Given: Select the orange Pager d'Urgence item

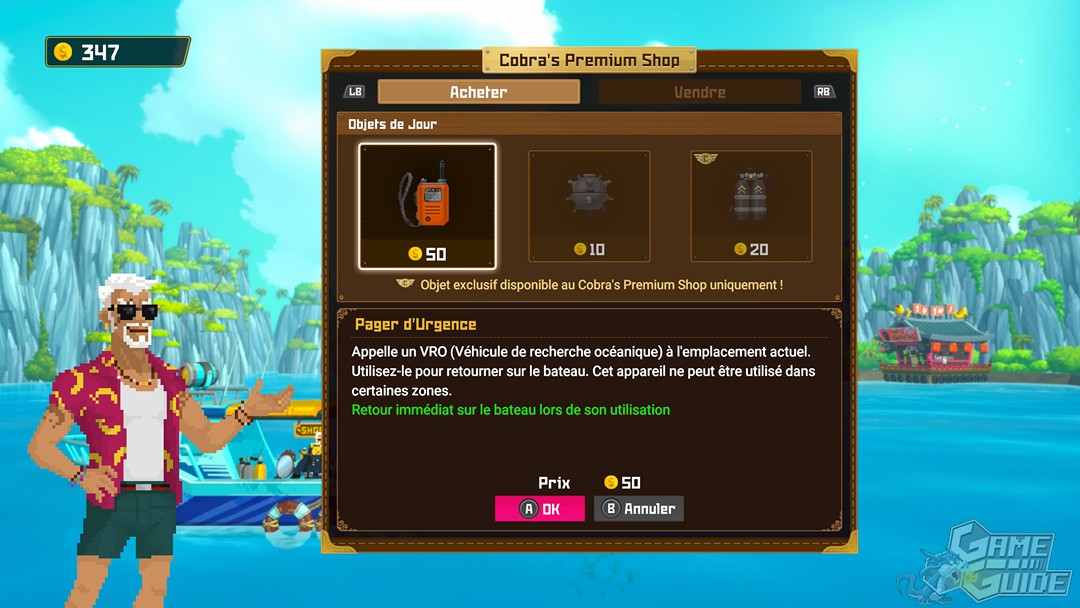Looking at the screenshot, I should coord(427,206).
